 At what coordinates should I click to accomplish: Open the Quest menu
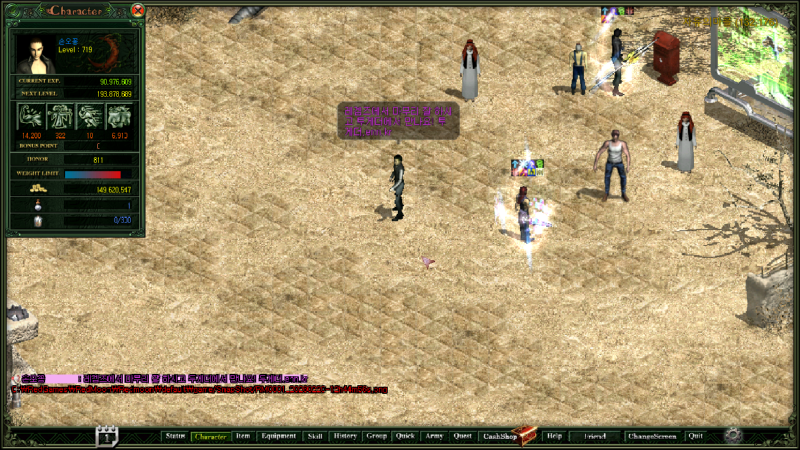[x=463, y=437]
